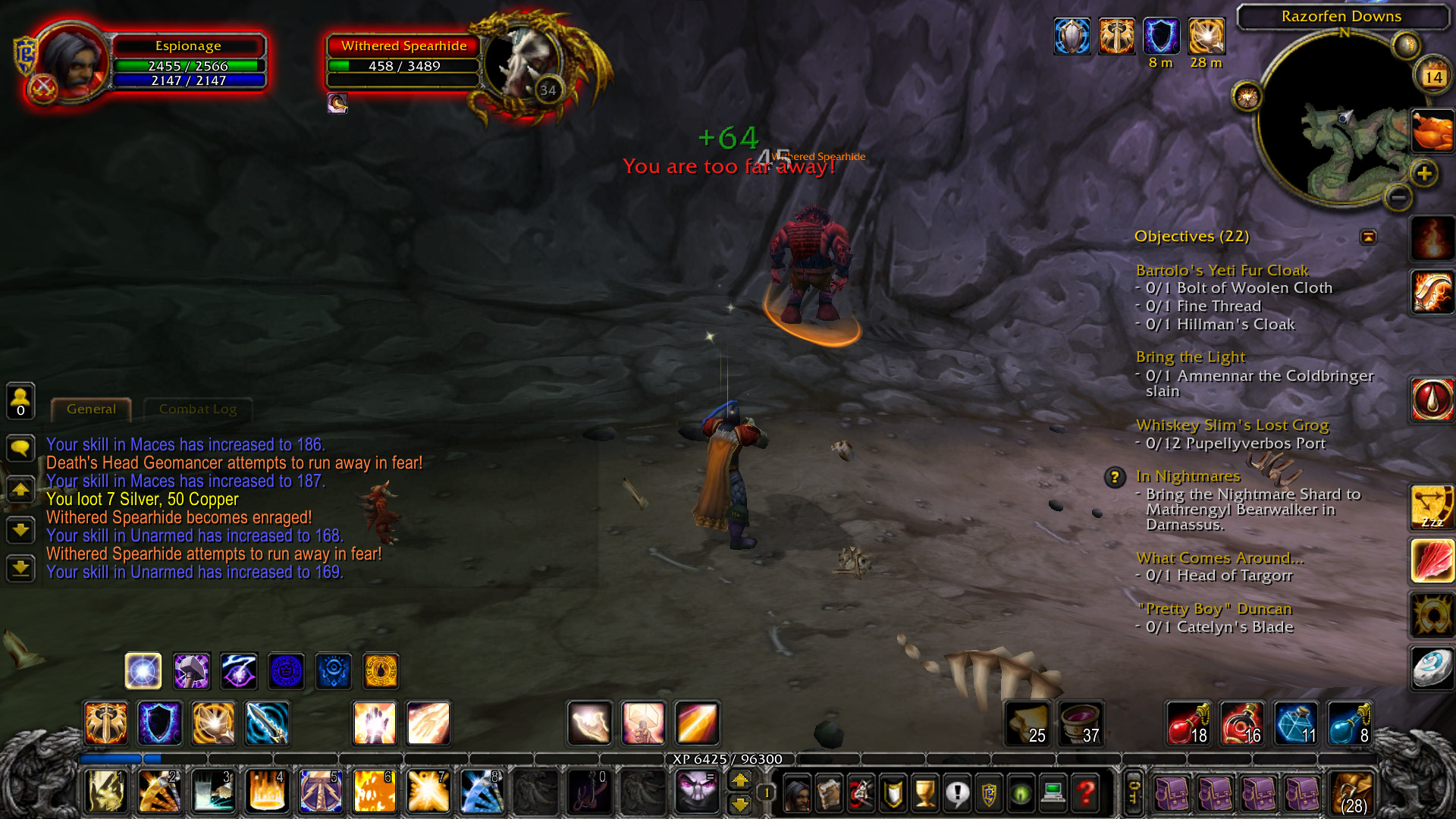Image resolution: width=1456 pixels, height=819 pixels.
Task: Click the friends toggle above the chat
Action: click(20, 401)
